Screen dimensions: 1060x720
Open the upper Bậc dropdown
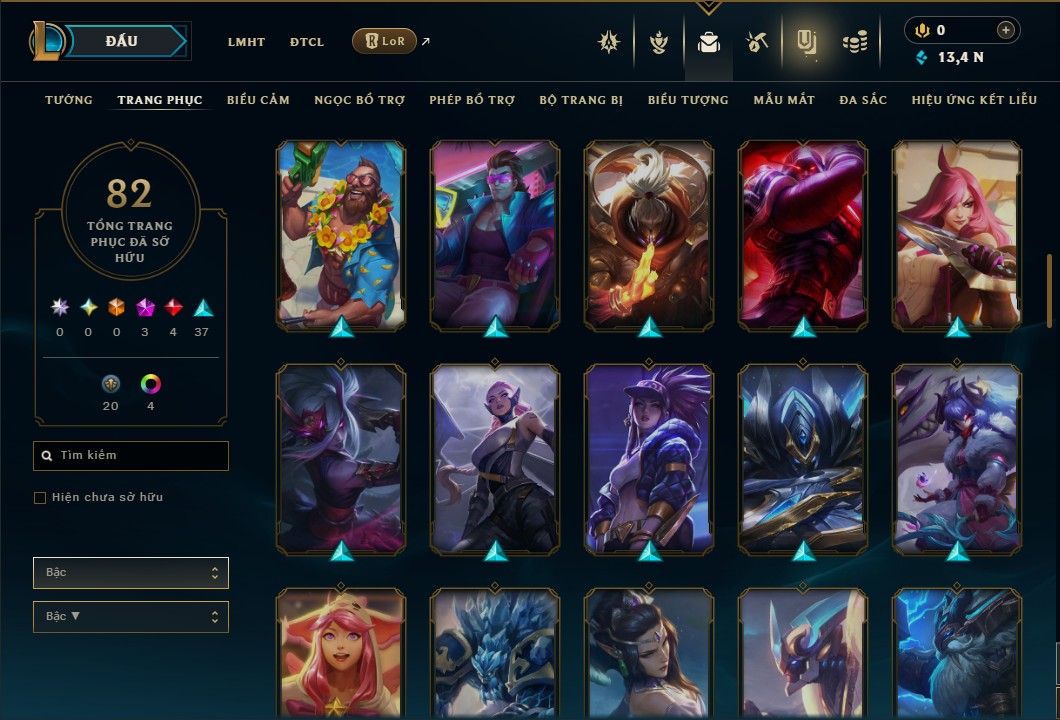pyautogui.click(x=131, y=573)
